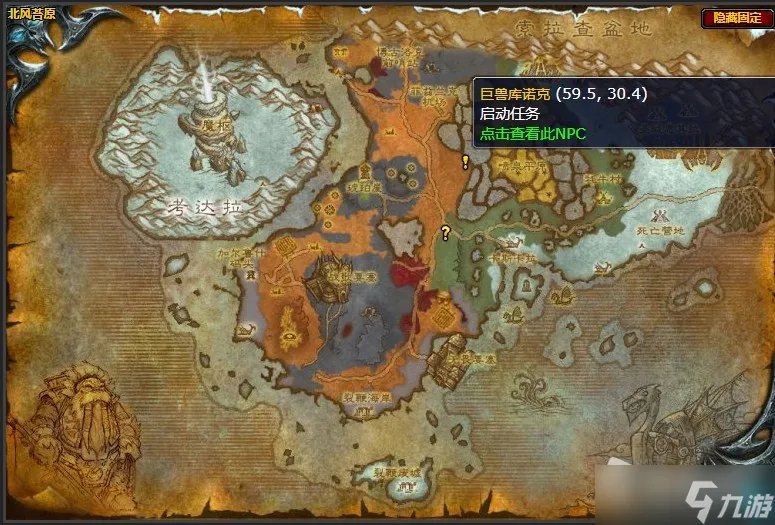Click the 隐藏固定 button
The height and width of the screenshot is (525, 775).
point(735,17)
